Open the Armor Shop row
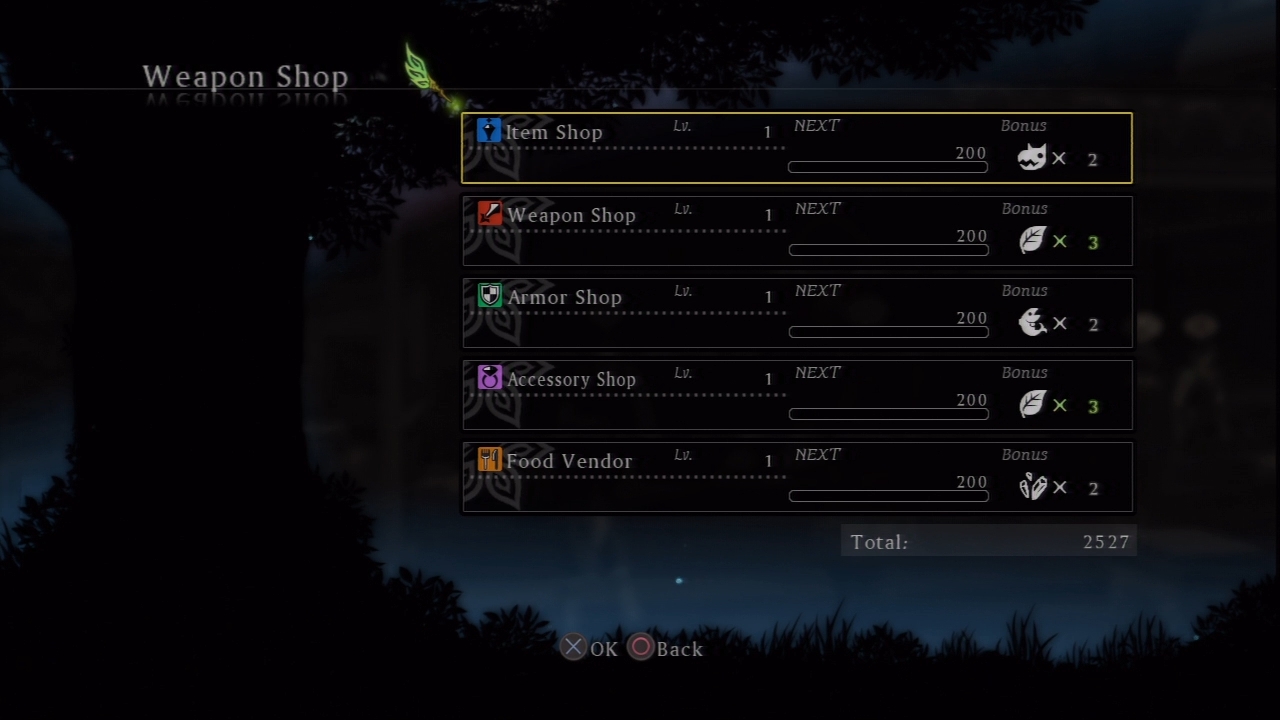Screen dimensions: 1280x720 pyautogui.click(x=796, y=313)
